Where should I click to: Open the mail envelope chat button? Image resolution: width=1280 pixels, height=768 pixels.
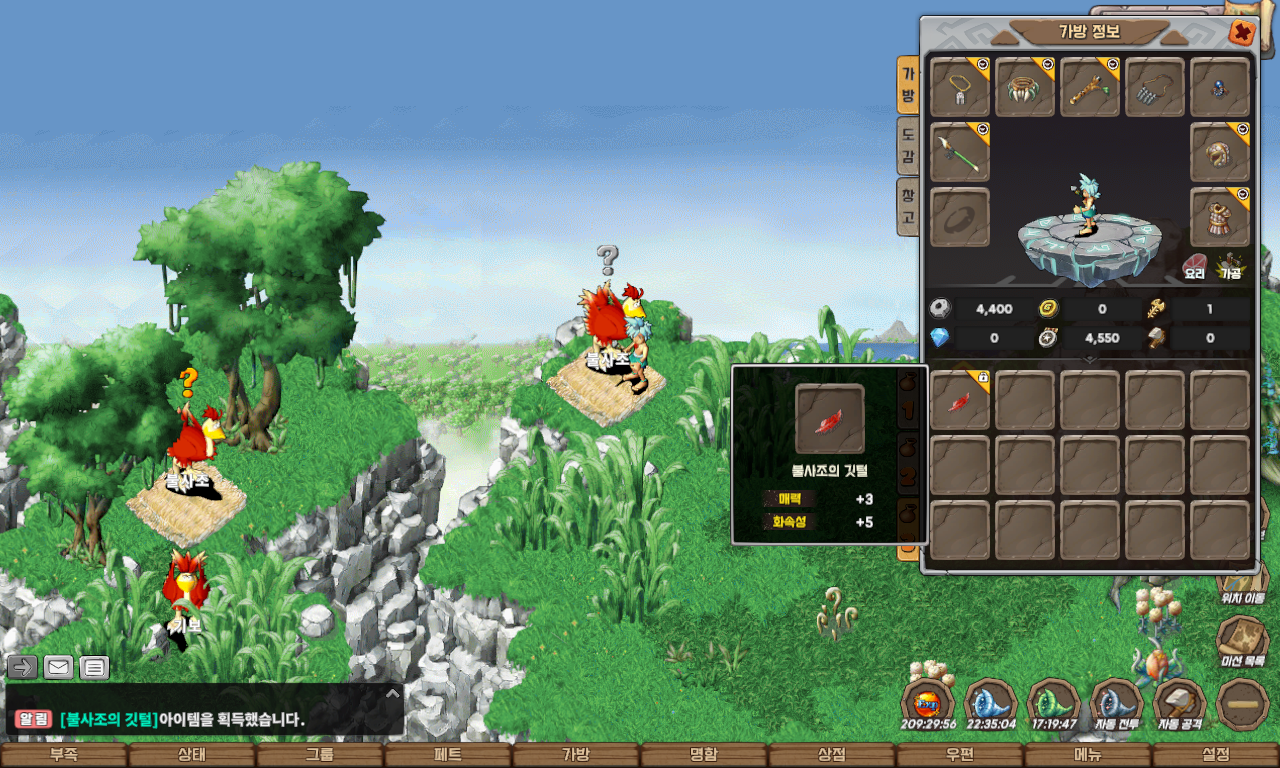pyautogui.click(x=59, y=667)
